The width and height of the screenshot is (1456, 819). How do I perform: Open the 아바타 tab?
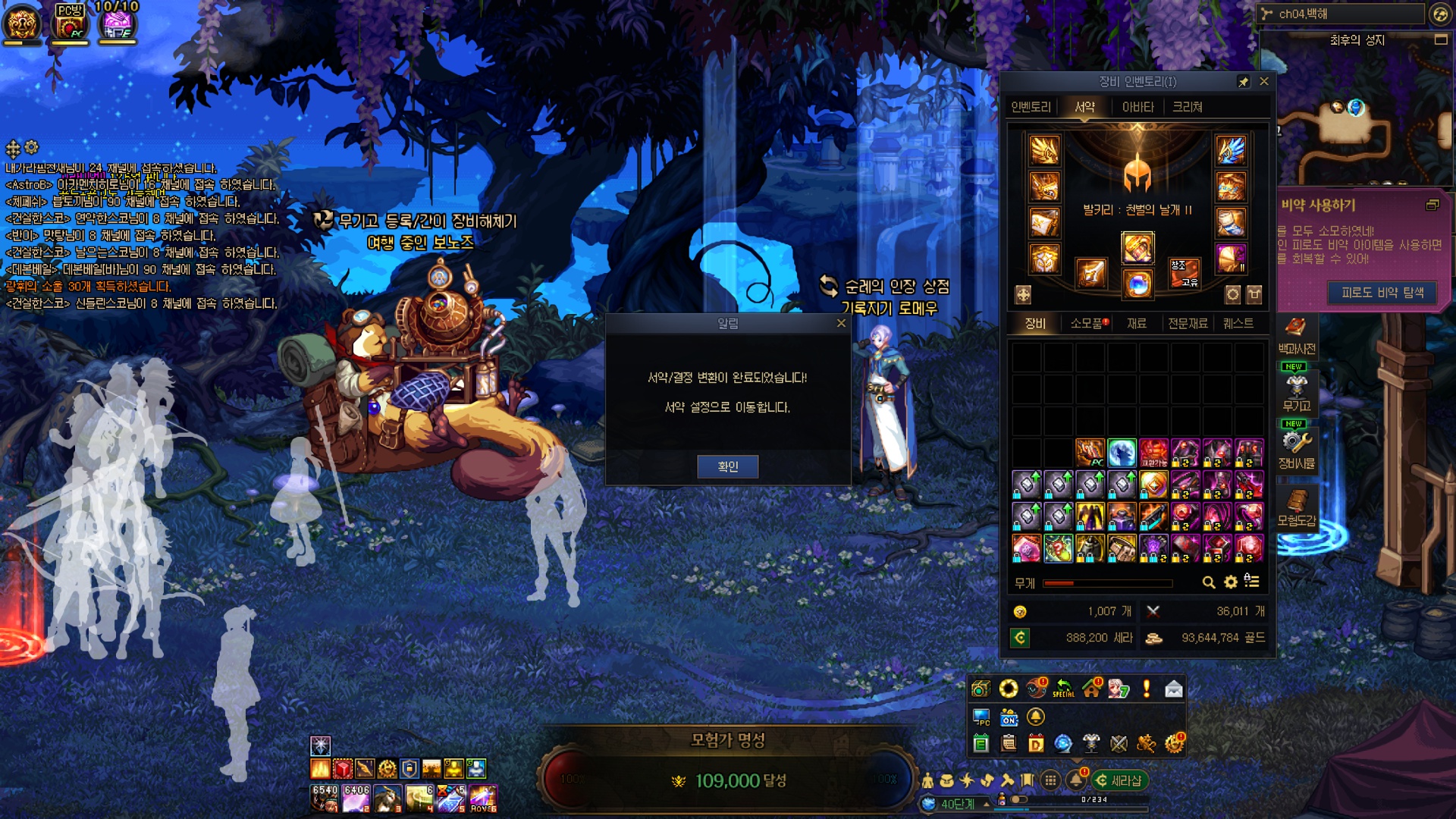click(1137, 107)
